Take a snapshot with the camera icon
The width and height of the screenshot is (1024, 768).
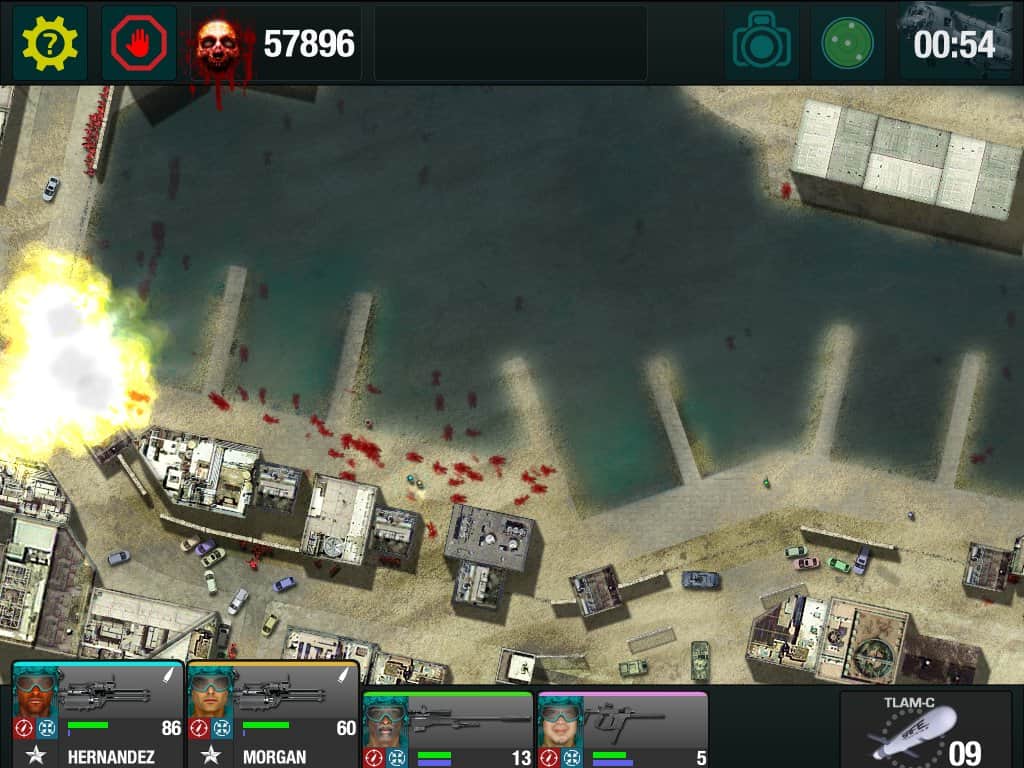pos(762,44)
